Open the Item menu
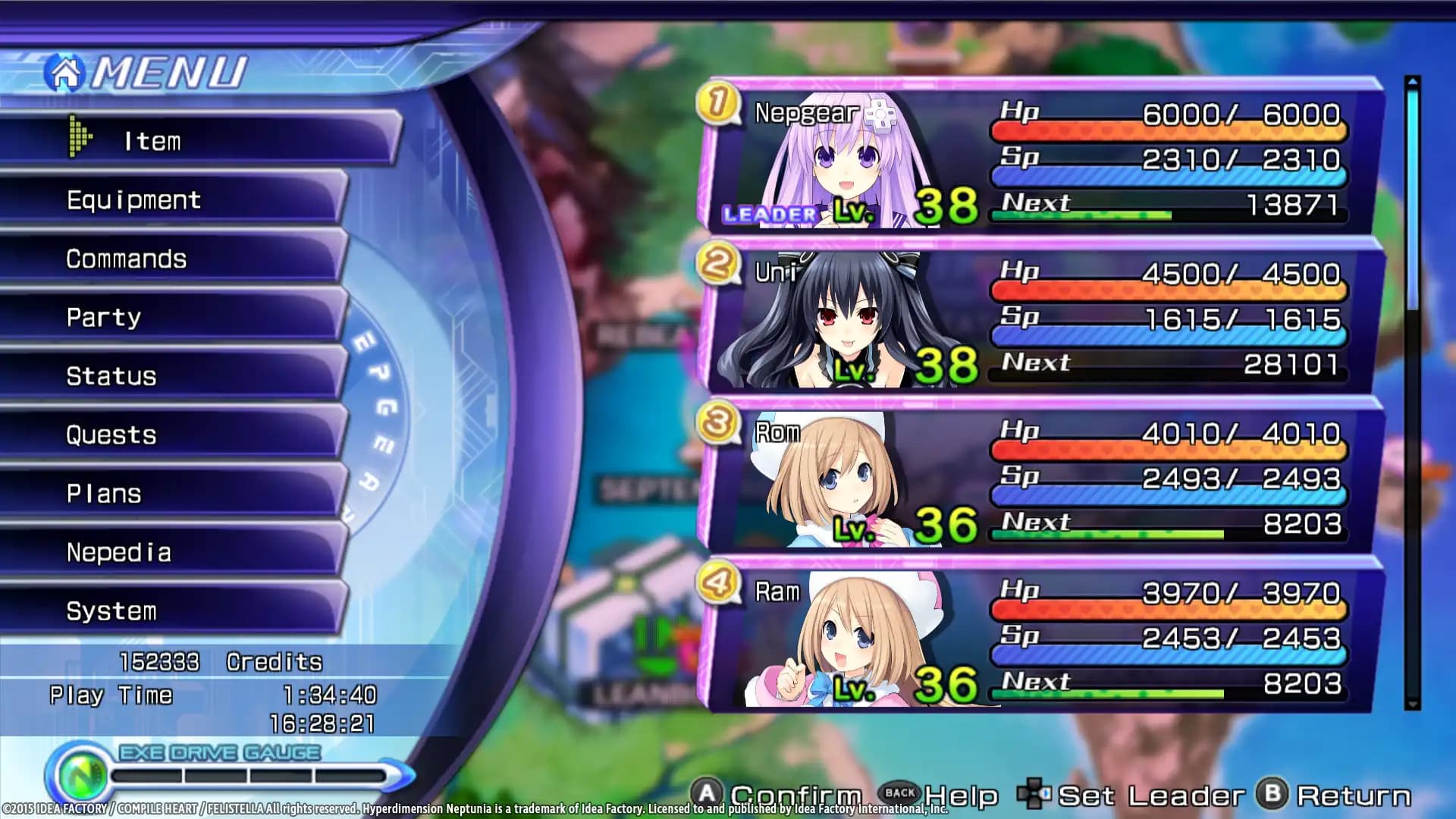Screen dimensions: 1456x819 (x=152, y=140)
